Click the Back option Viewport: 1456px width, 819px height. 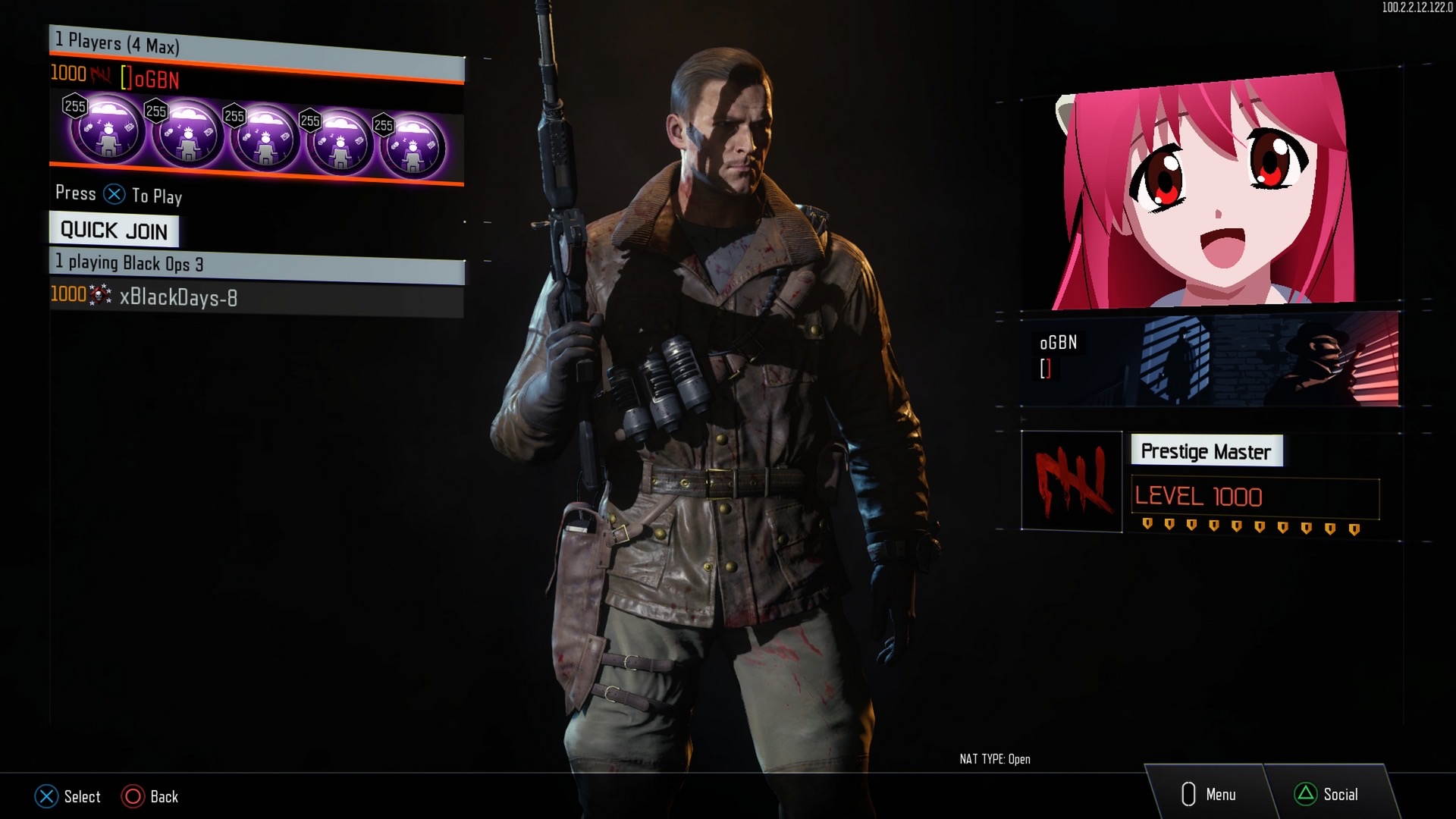pyautogui.click(x=150, y=796)
